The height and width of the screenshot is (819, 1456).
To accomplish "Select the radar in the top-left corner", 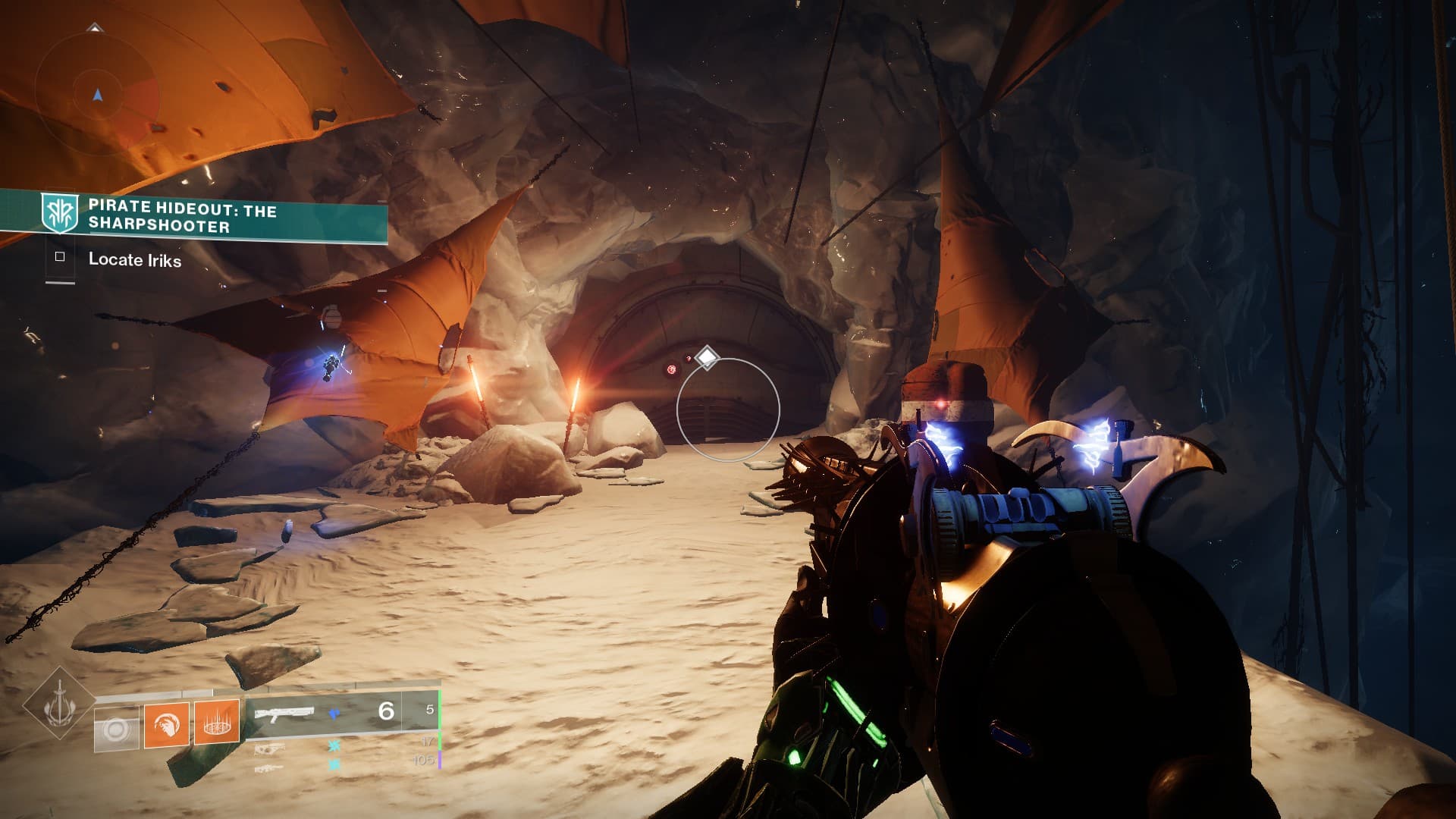I will pos(96,94).
